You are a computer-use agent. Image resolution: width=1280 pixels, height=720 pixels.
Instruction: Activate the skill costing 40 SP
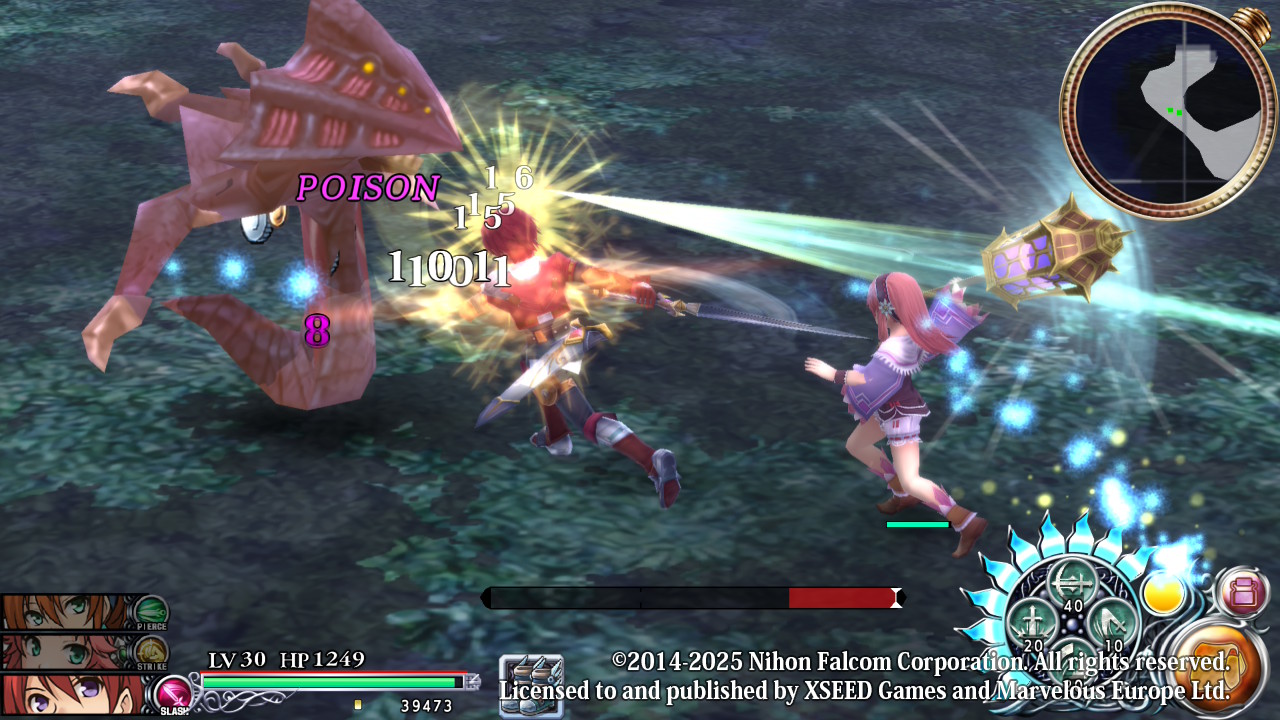pyautogui.click(x=1071, y=584)
